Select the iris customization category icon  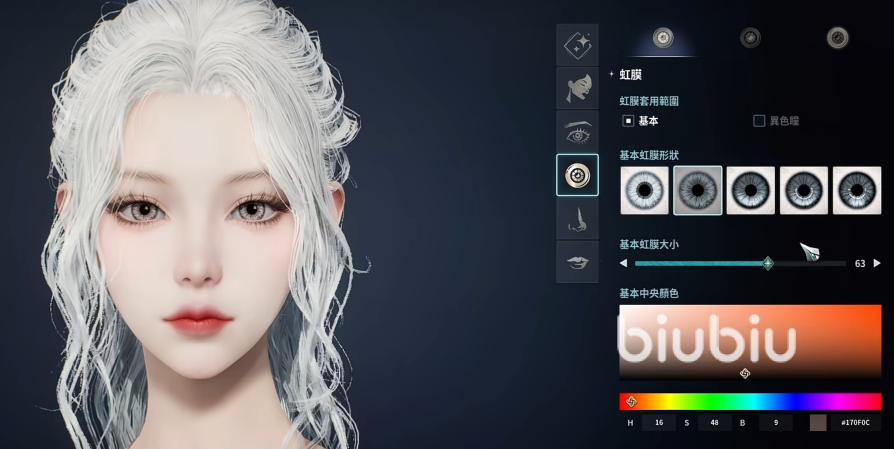577,175
